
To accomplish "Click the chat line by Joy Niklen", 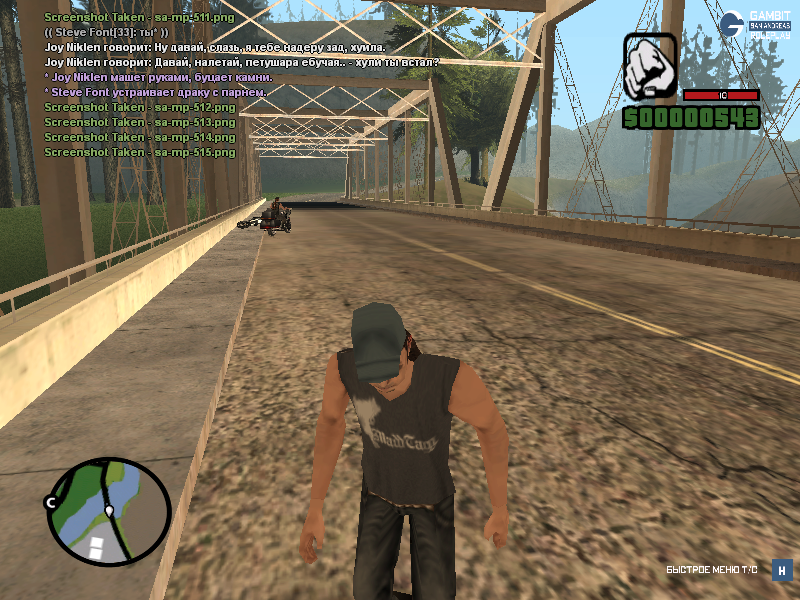I will click(x=214, y=47).
